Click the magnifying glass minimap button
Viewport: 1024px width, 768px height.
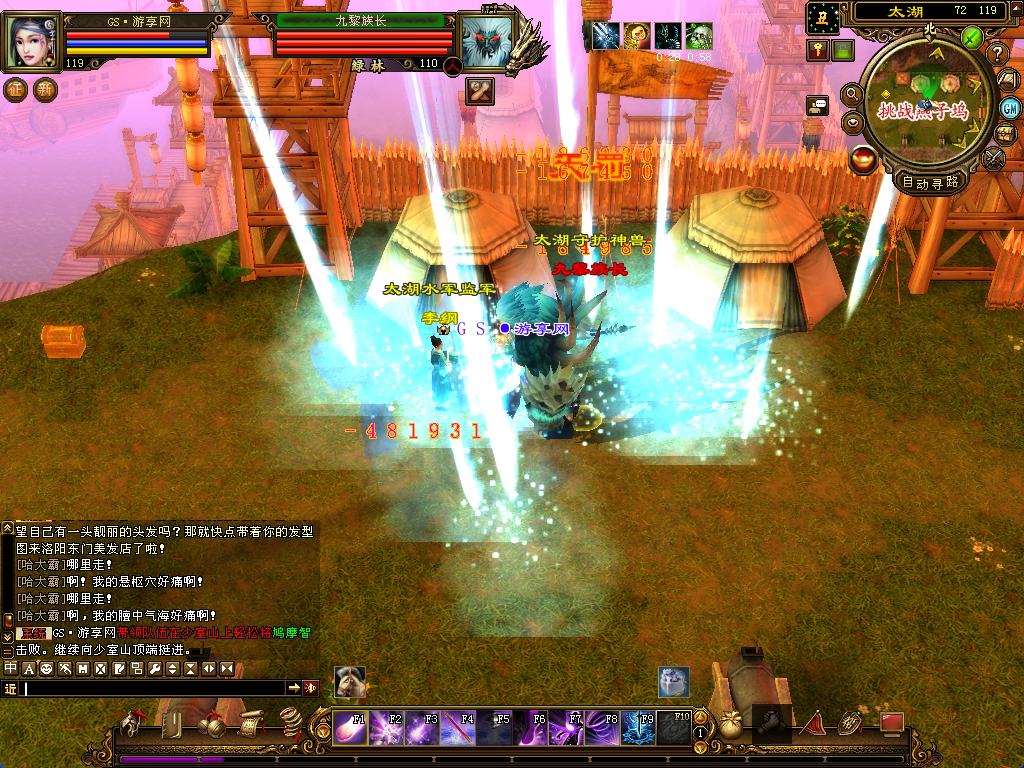click(x=852, y=94)
